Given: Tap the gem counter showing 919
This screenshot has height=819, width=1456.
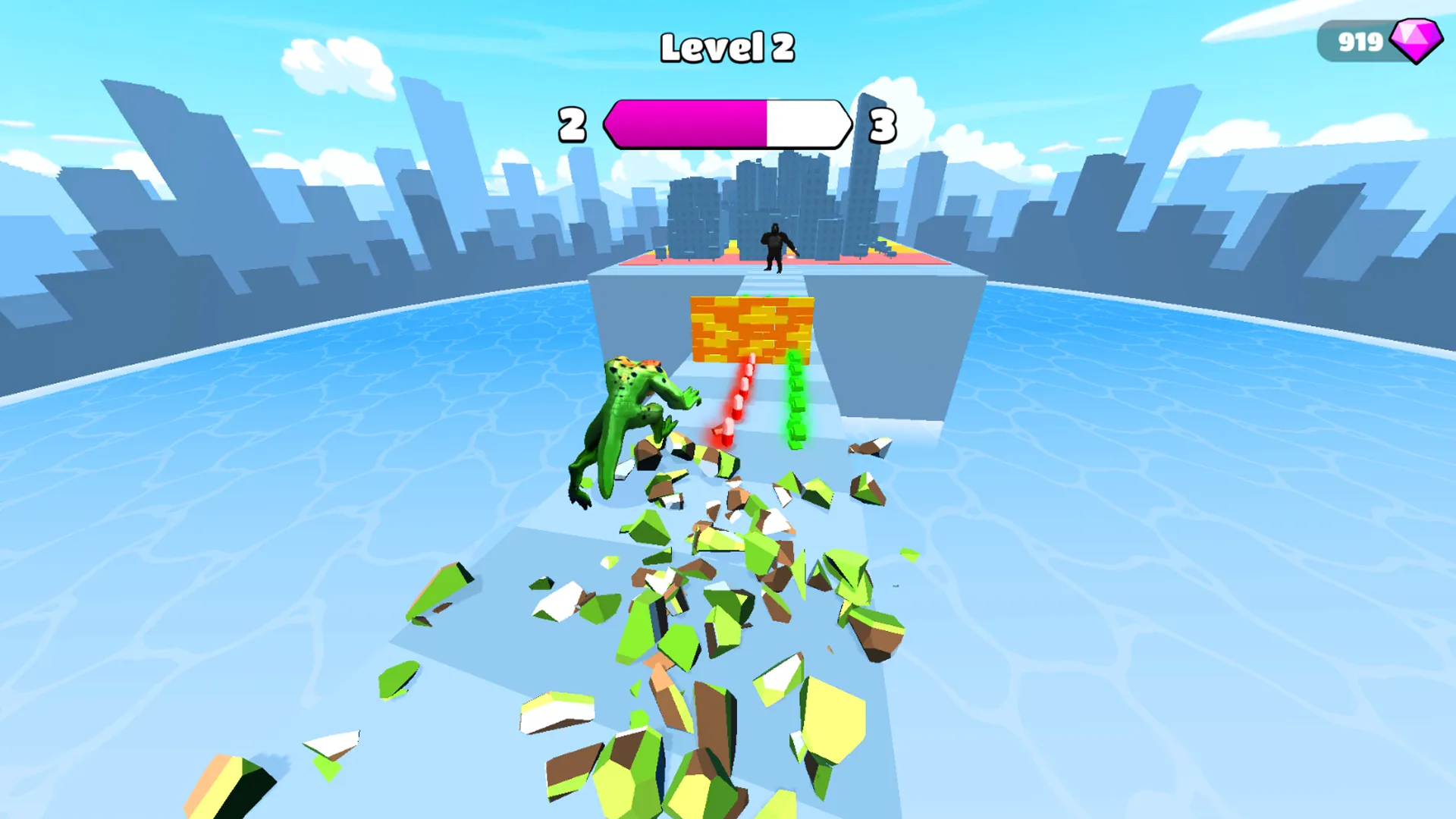Looking at the screenshot, I should tap(1361, 42).
